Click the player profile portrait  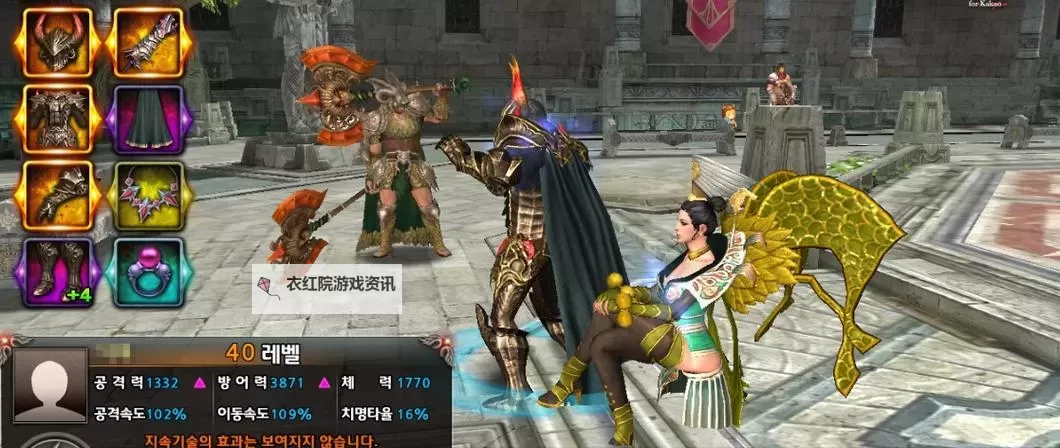(42, 392)
